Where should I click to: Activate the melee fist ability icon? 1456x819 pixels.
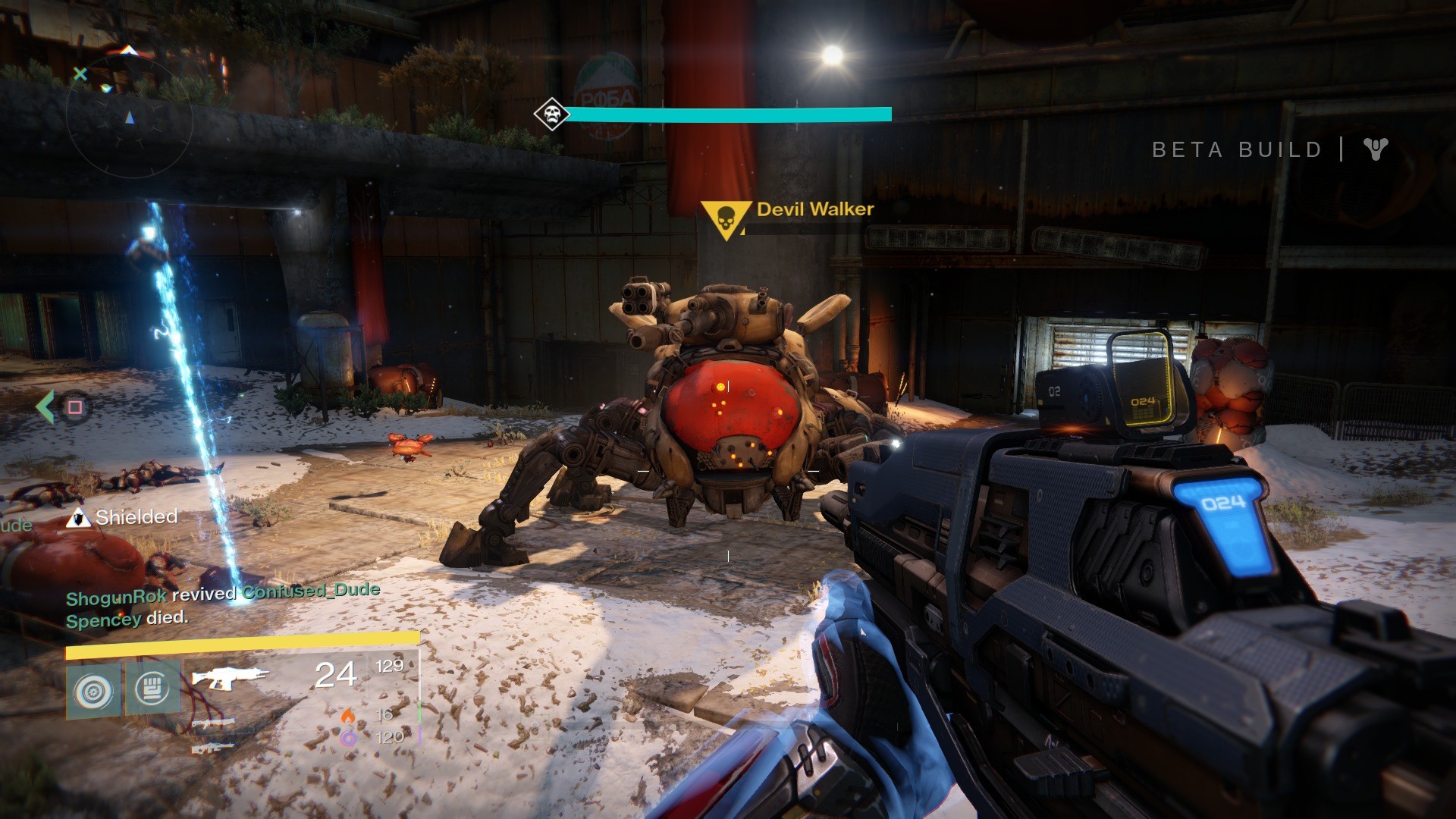[x=152, y=689]
